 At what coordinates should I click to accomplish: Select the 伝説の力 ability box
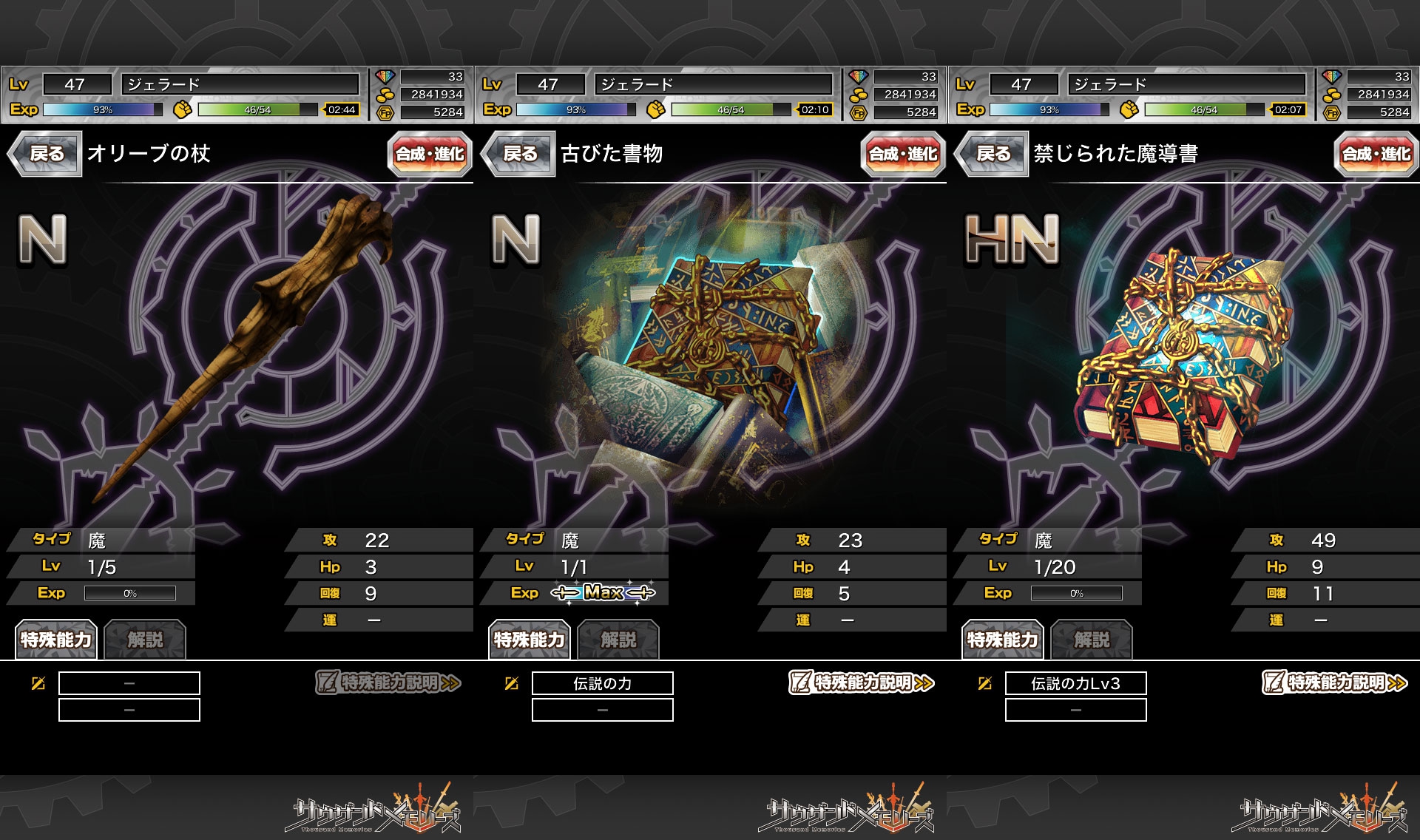coord(602,683)
